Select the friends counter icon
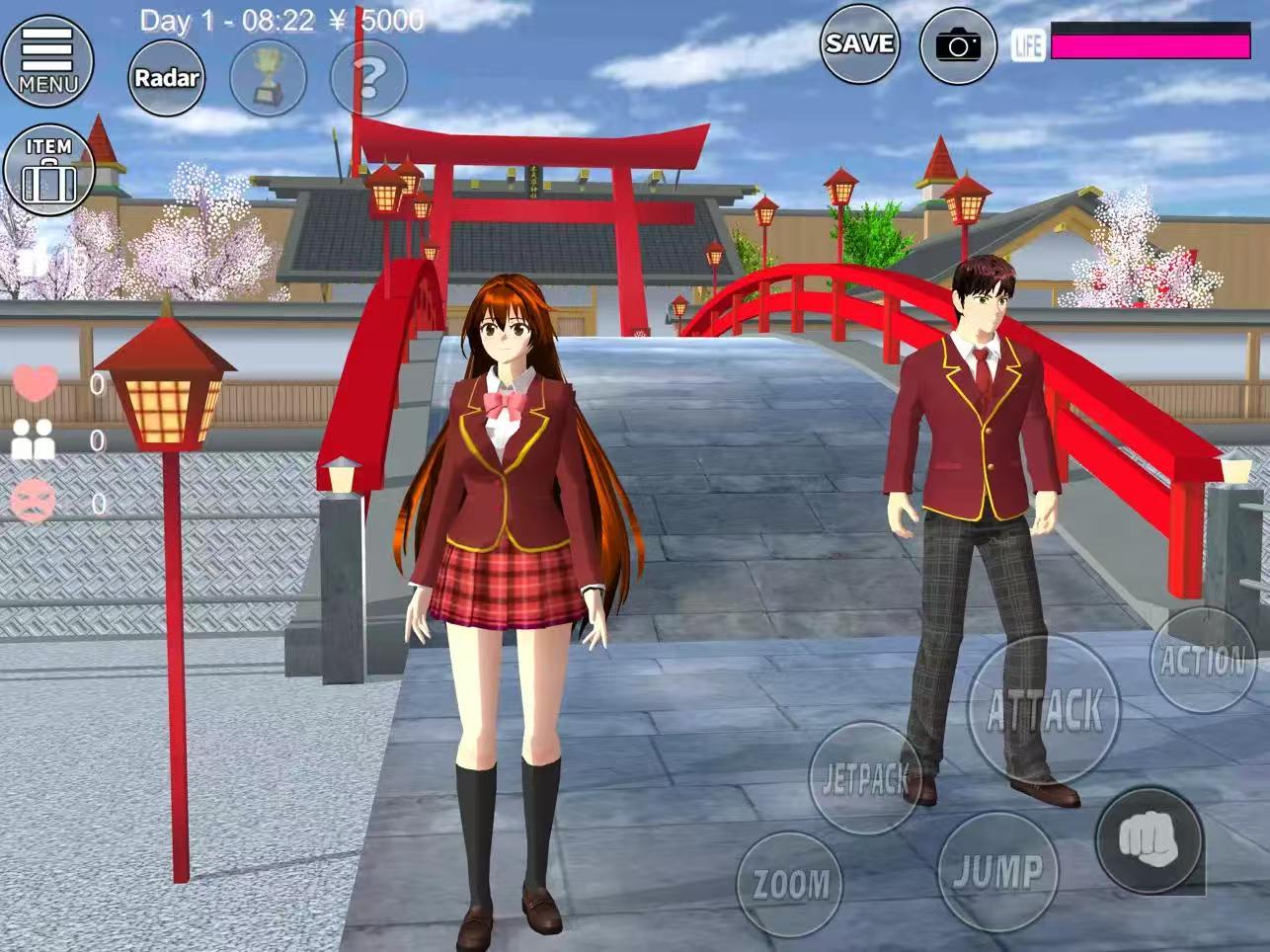The width and height of the screenshot is (1270, 952). (x=36, y=439)
